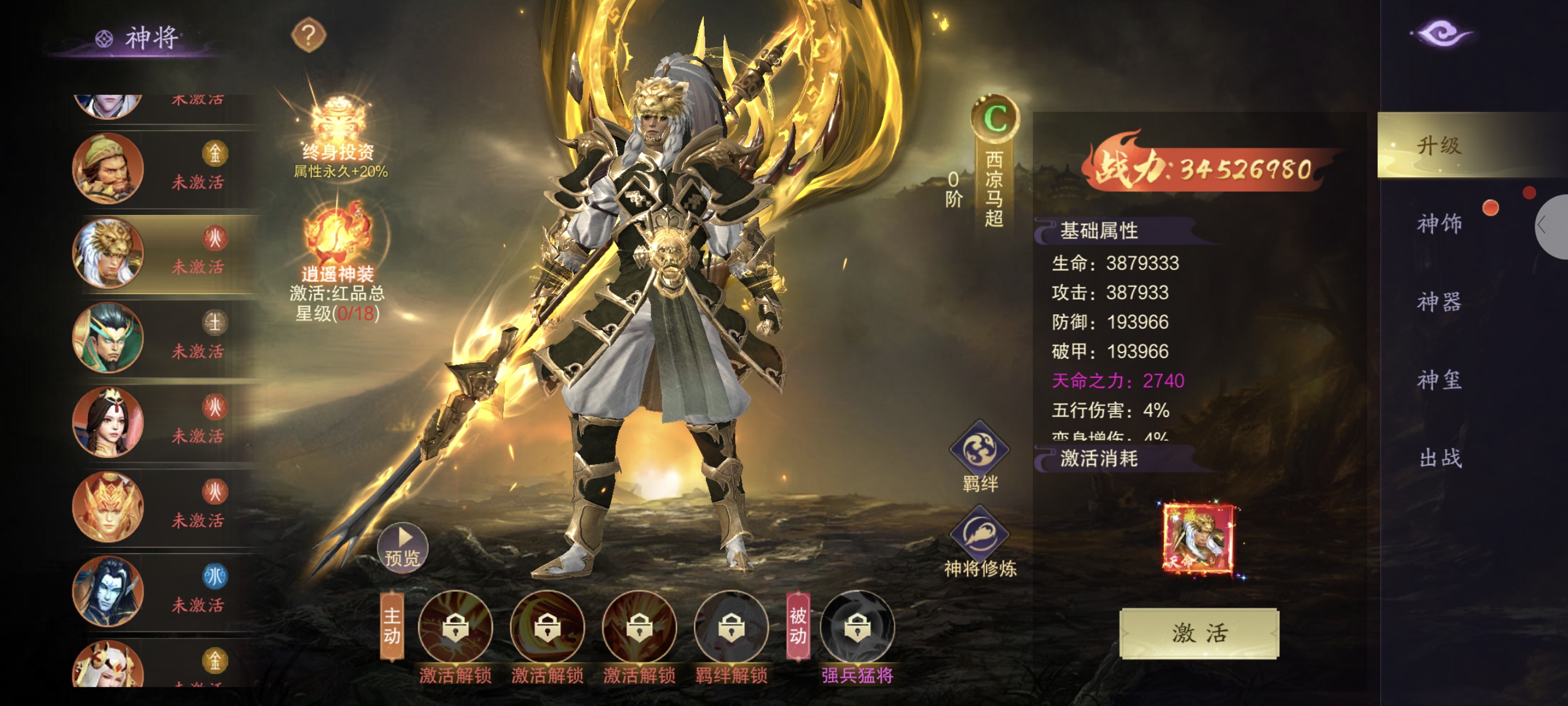The width and height of the screenshot is (1568, 706).
Task: Click the 激活 activate button
Action: [1198, 633]
